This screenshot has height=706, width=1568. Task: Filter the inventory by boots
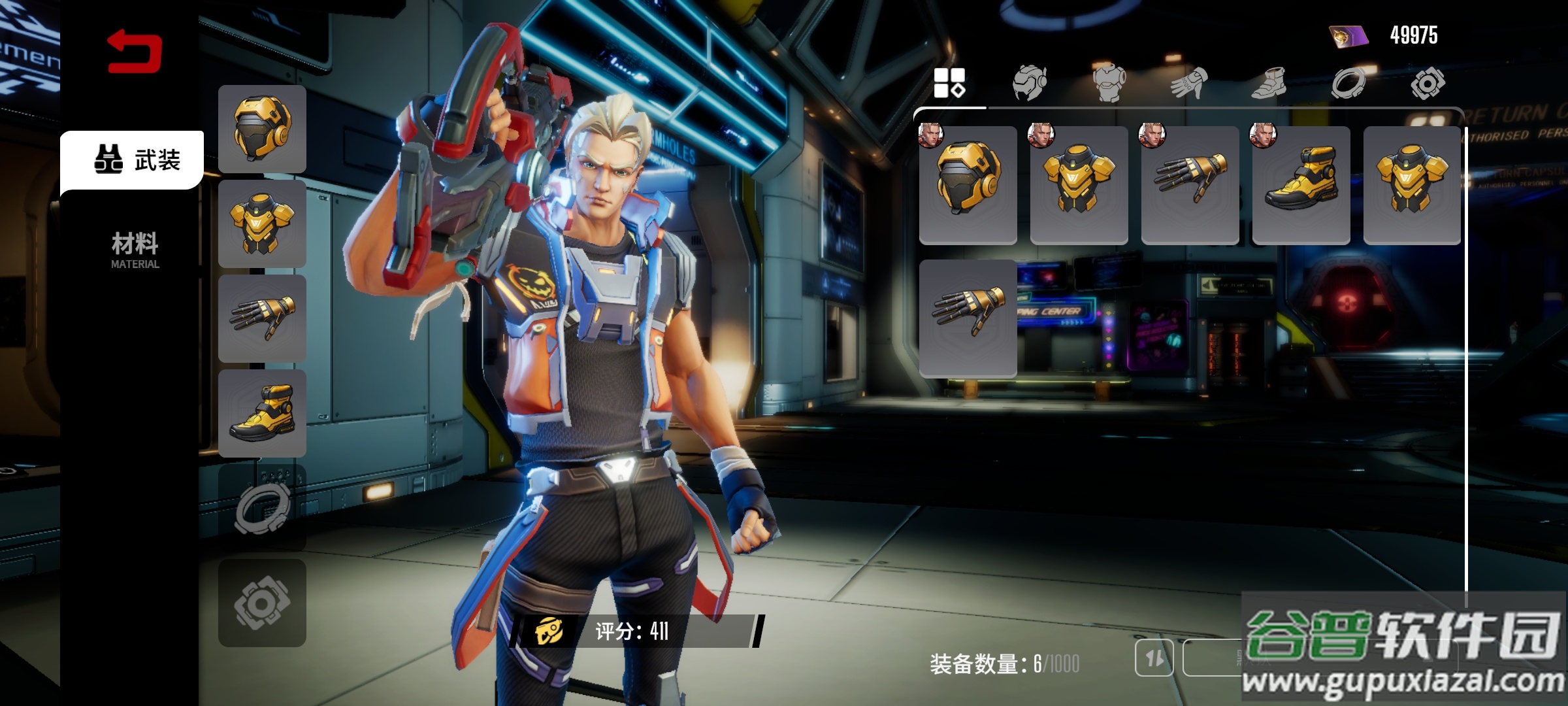click(x=1268, y=84)
